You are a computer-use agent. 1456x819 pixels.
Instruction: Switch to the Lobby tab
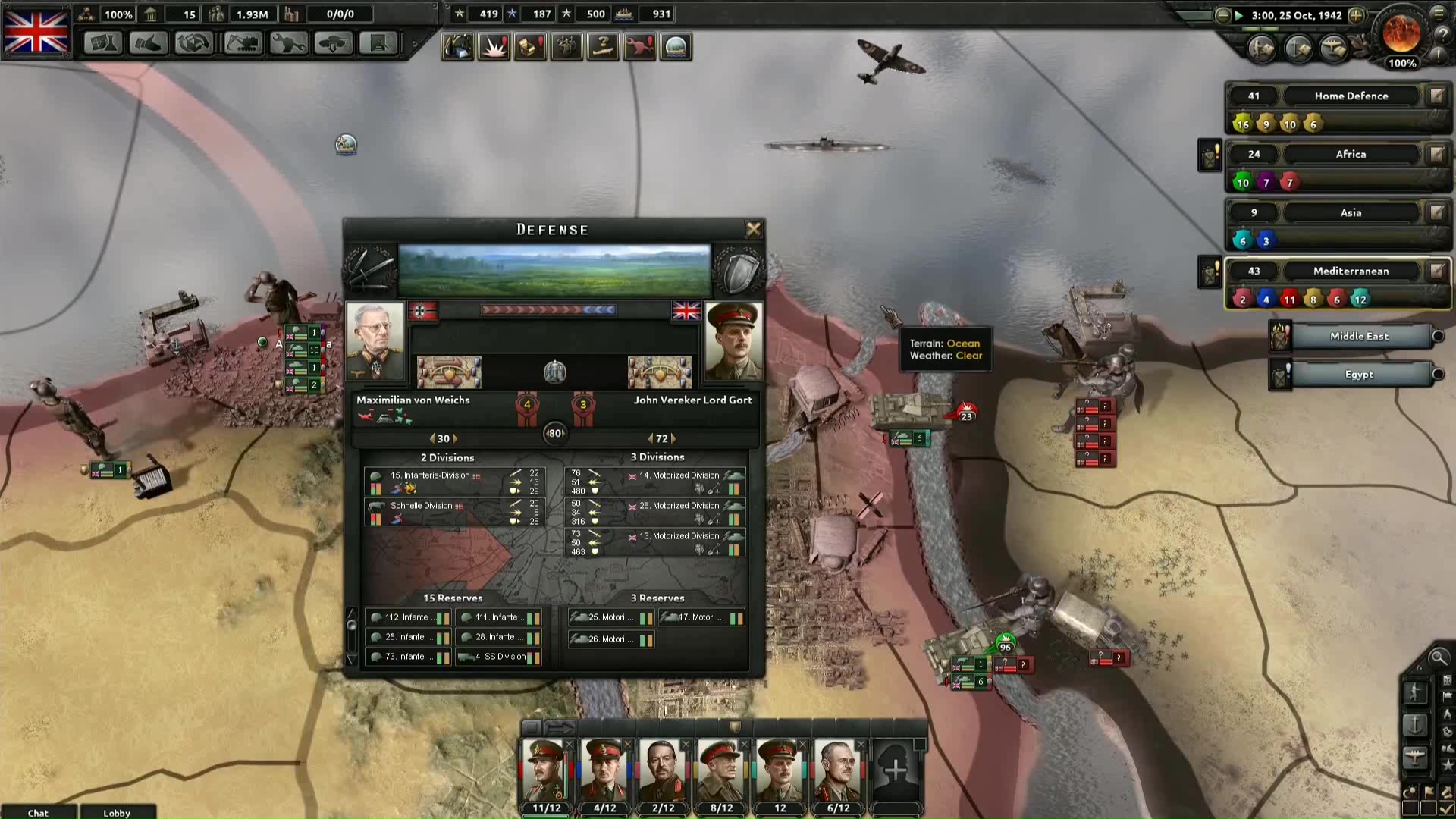coord(116,812)
